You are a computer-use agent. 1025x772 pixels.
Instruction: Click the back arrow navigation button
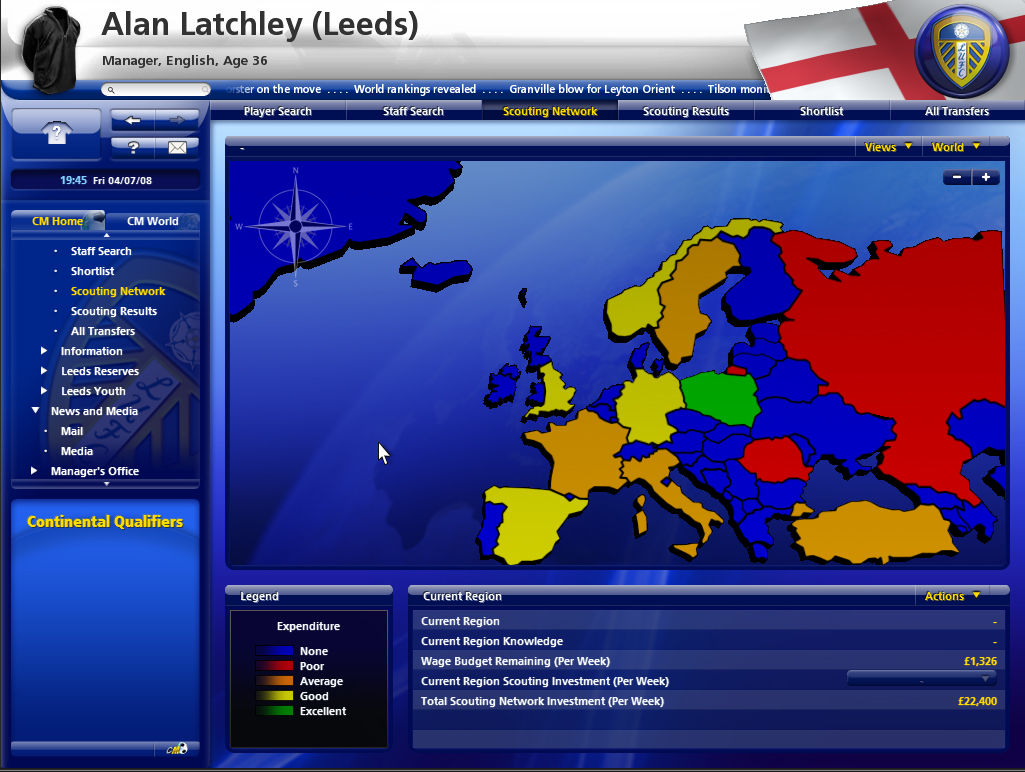coord(132,121)
